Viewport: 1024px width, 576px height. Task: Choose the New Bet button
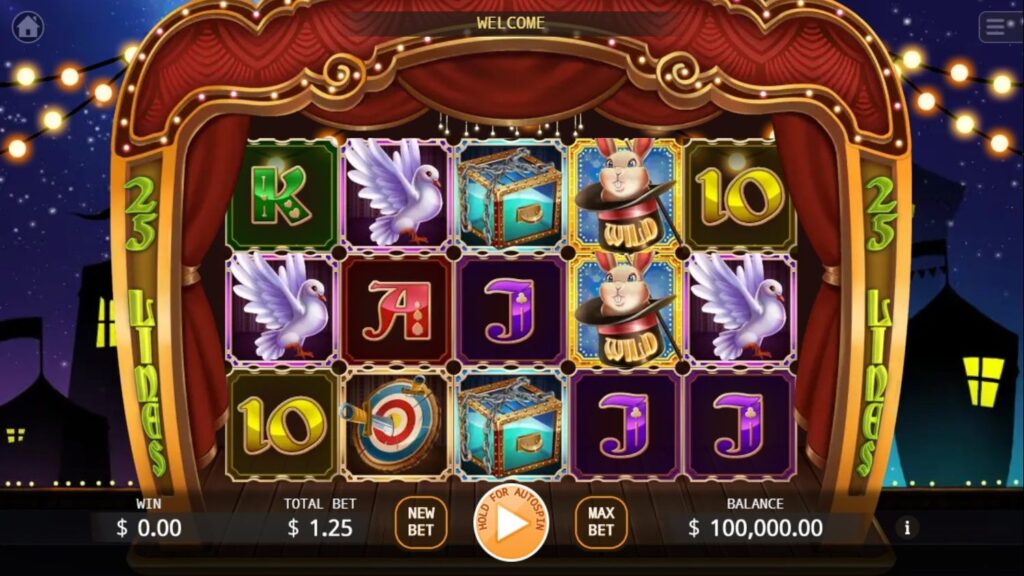(421, 522)
